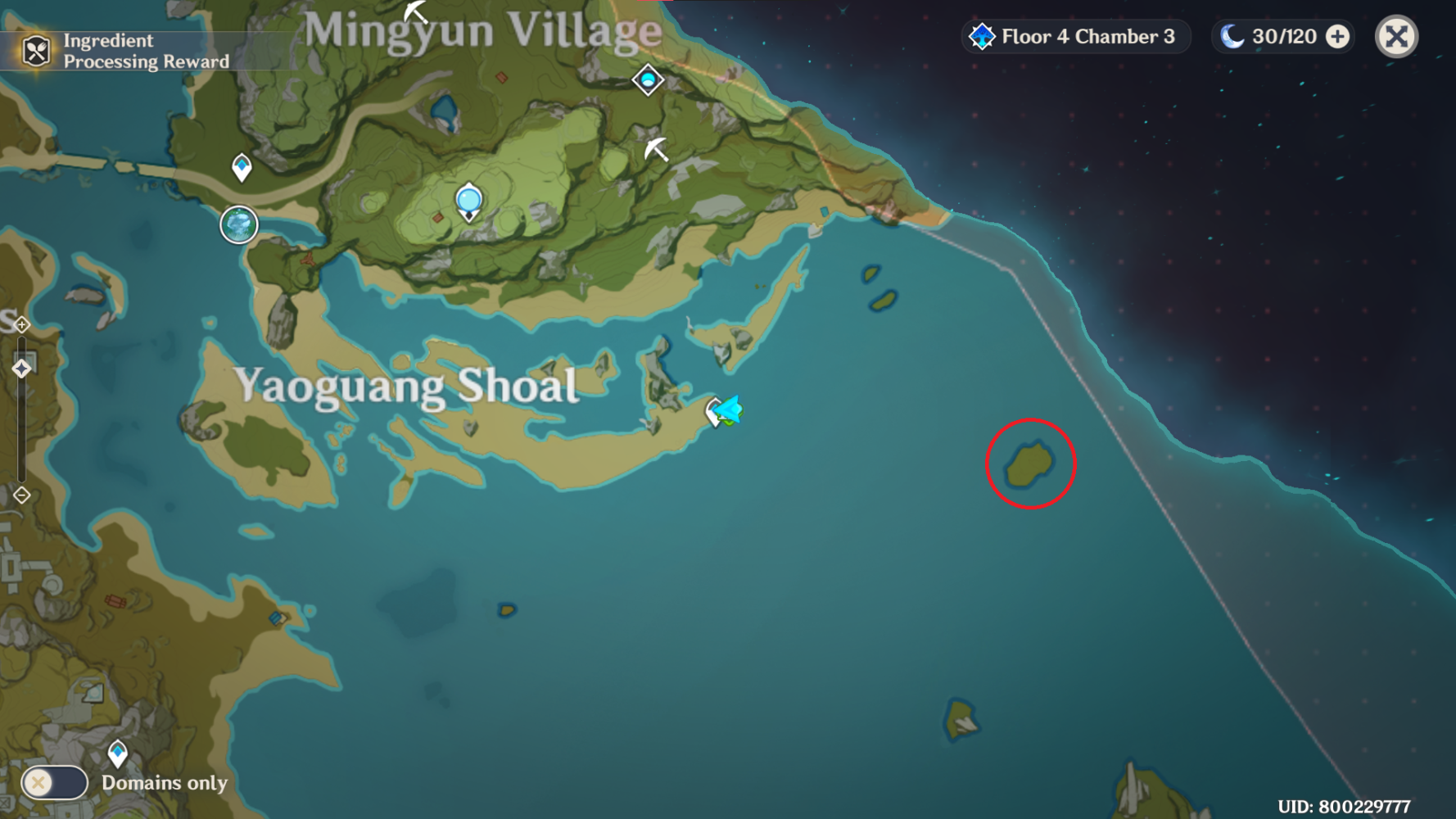Click the blue orb pin marker in Mingyun Village

click(469, 198)
